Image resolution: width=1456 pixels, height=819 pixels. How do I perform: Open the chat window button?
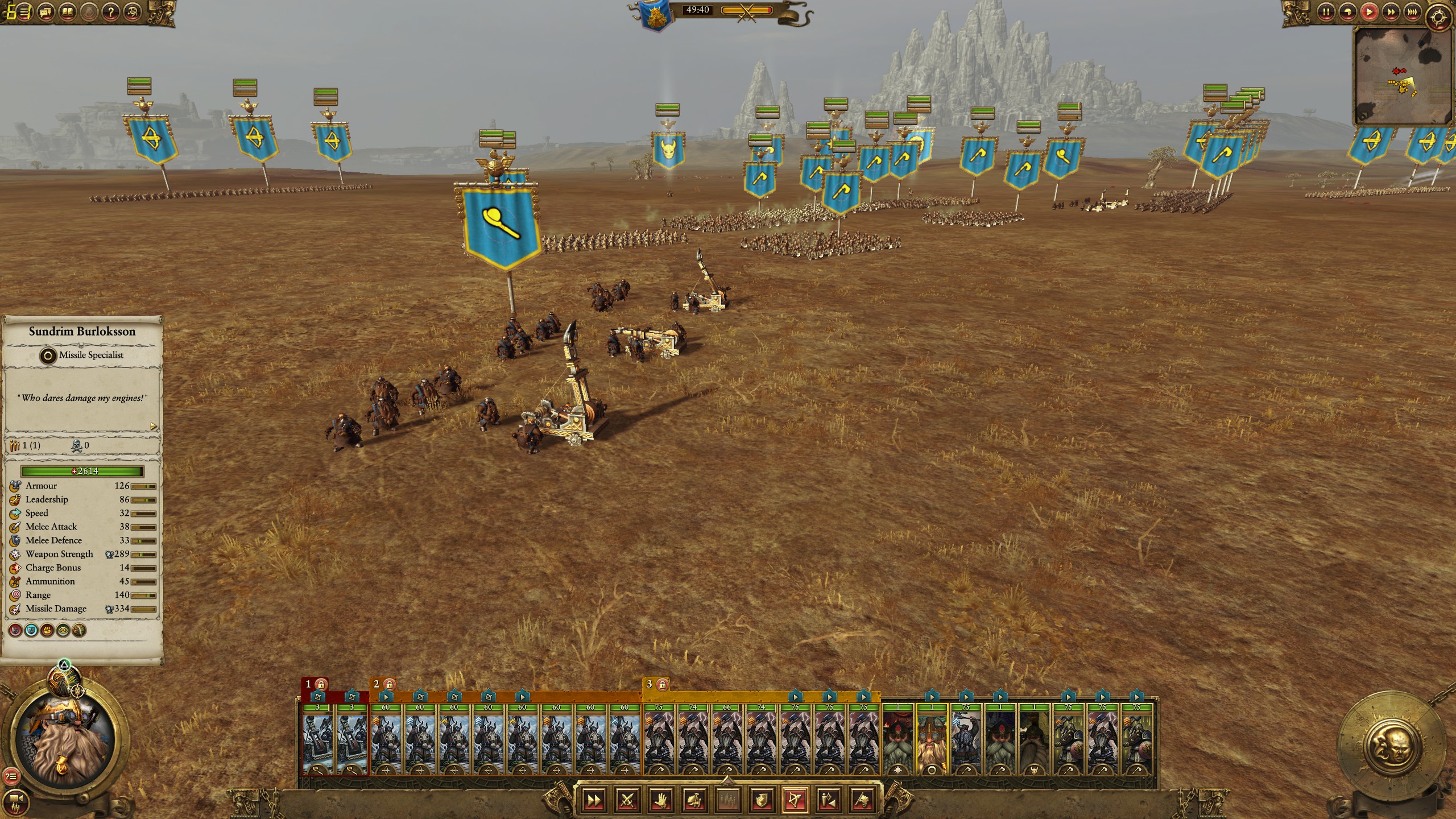[x=47, y=11]
